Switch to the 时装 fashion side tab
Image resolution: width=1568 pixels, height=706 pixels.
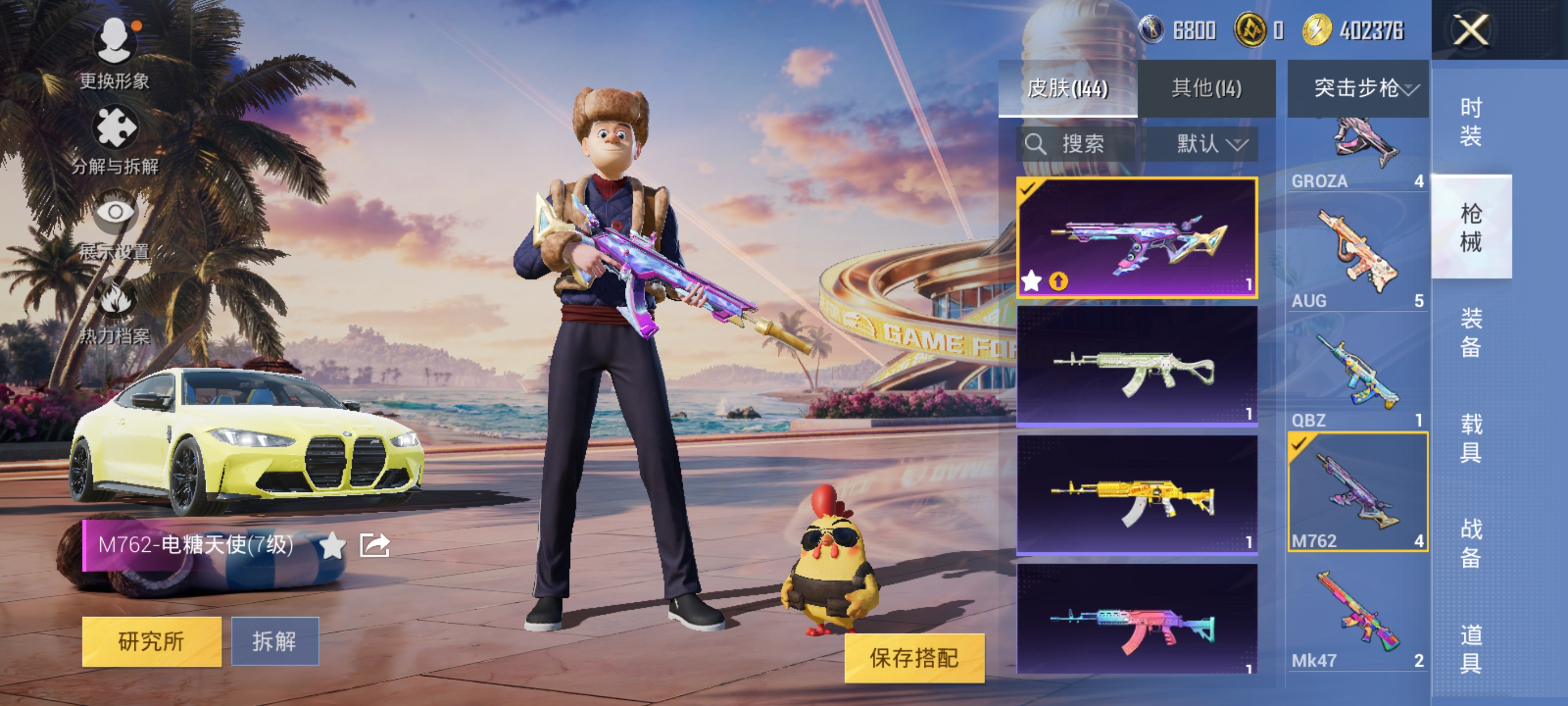1470,122
